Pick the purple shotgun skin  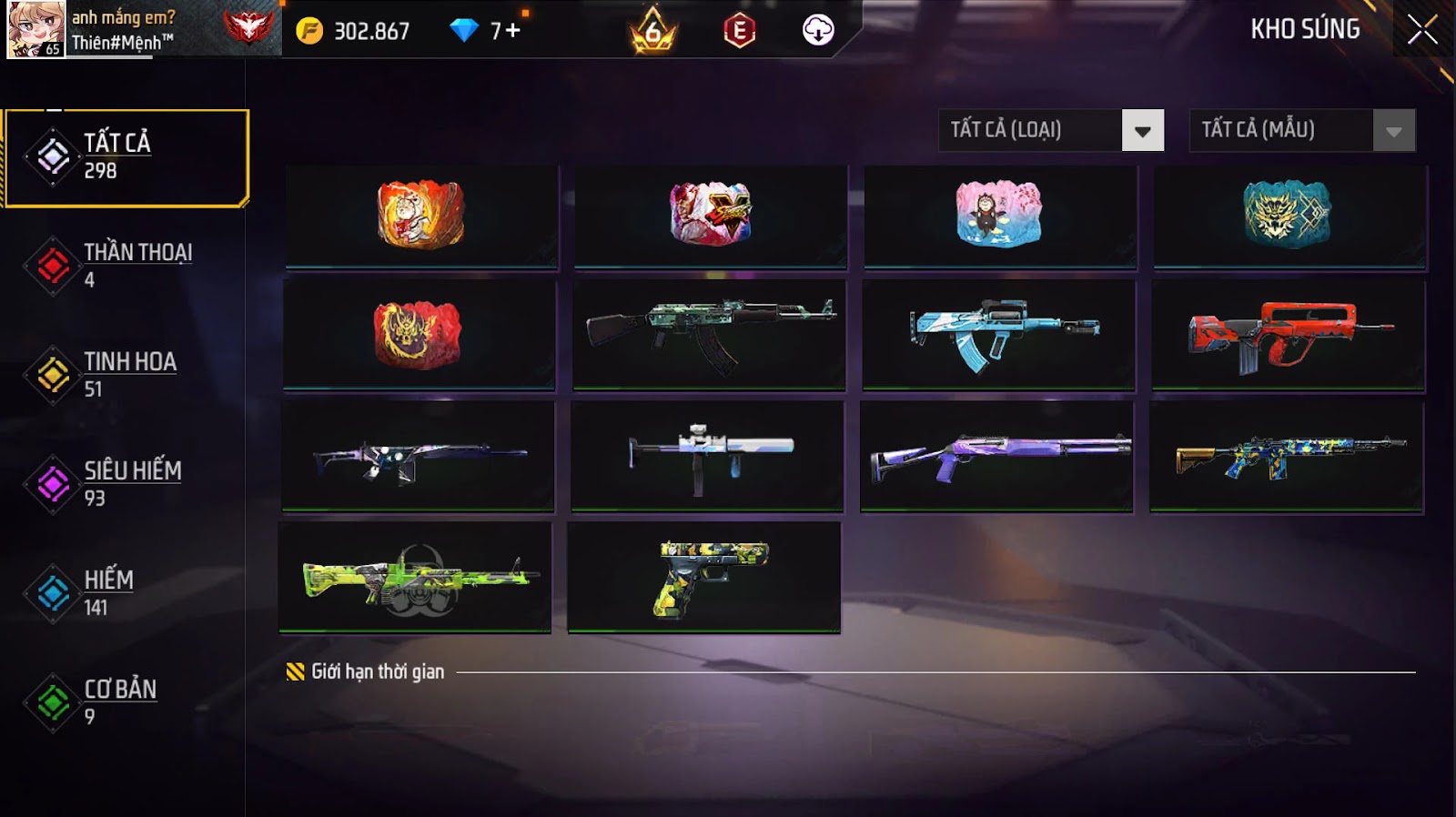point(996,456)
